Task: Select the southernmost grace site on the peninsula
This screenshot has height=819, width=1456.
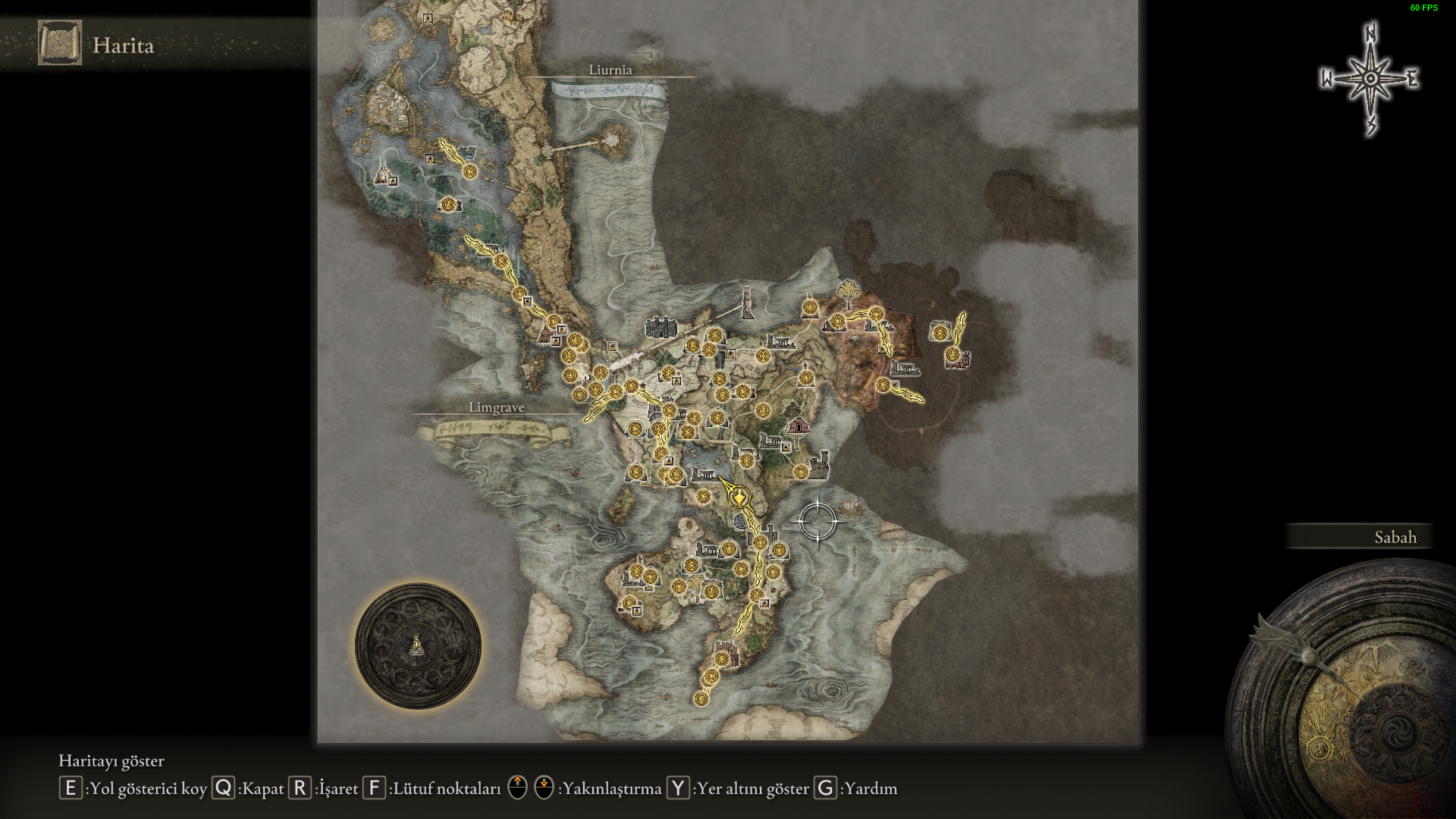Action: click(x=701, y=698)
